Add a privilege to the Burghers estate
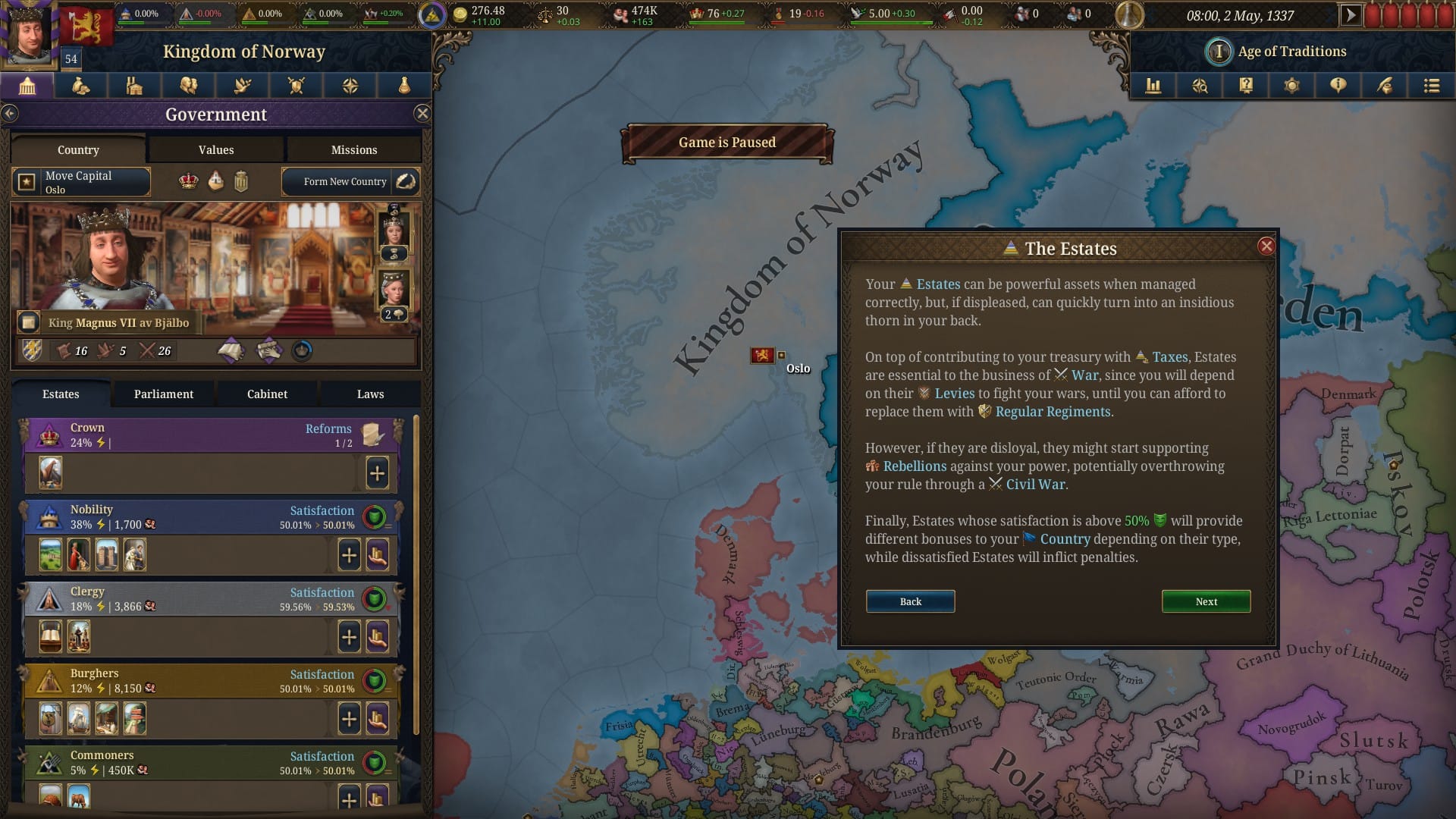Viewport: 1456px width, 819px height. pos(349,719)
